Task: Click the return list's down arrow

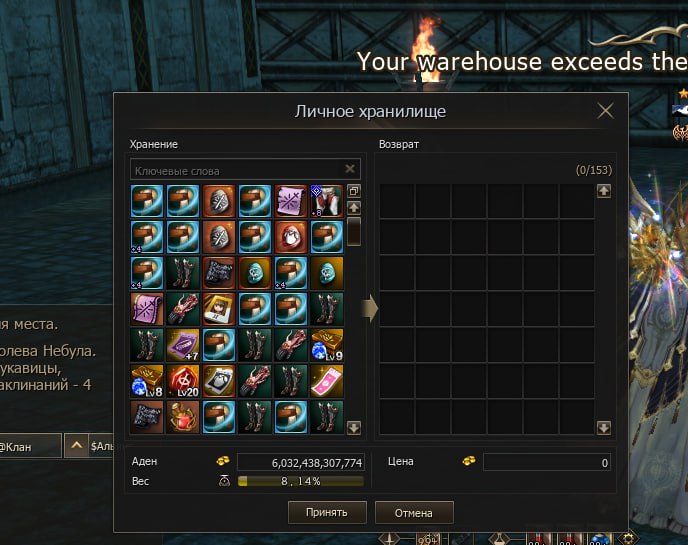Action: (603, 428)
